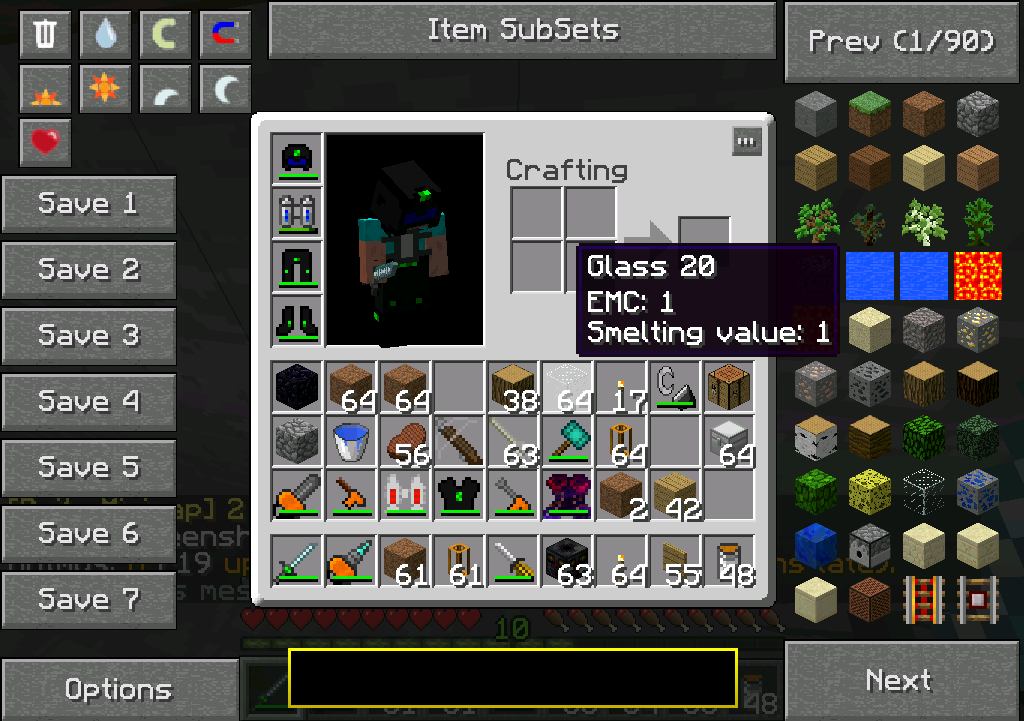Choose the Save 1 slot
This screenshot has height=721, width=1024.
pos(89,204)
